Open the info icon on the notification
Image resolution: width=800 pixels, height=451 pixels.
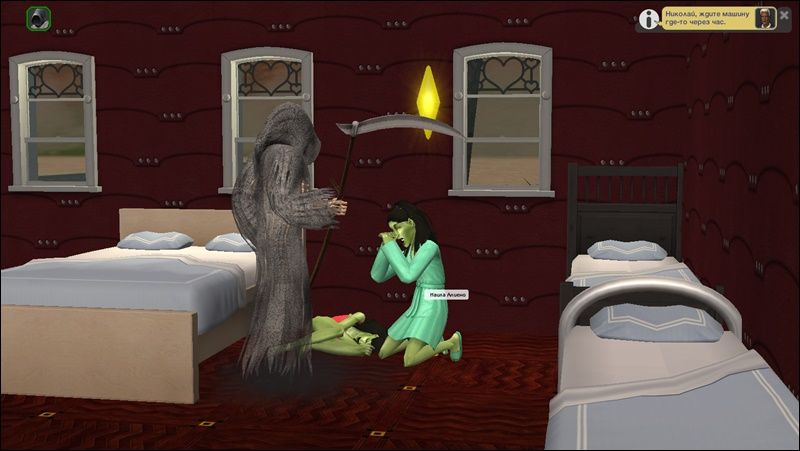[650, 18]
